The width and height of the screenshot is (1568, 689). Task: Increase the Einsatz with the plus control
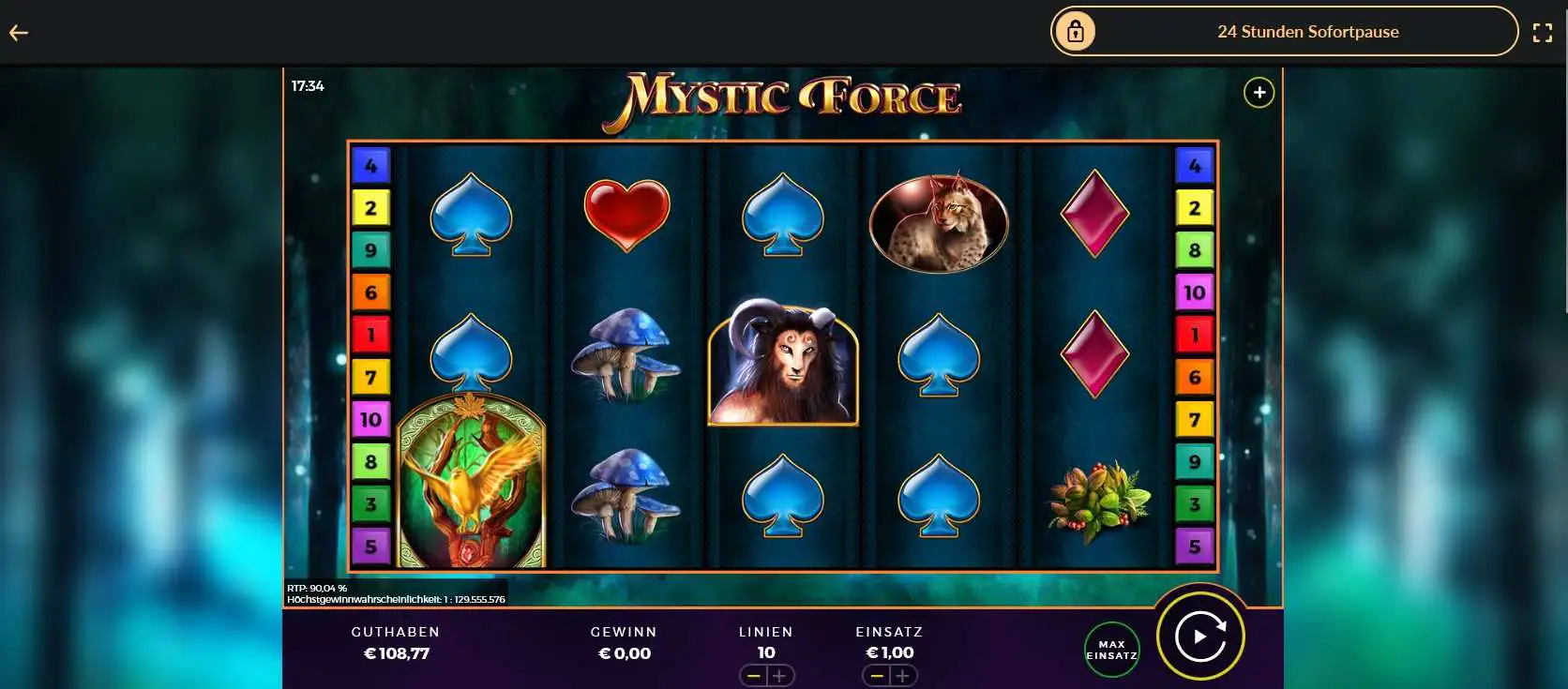[903, 675]
